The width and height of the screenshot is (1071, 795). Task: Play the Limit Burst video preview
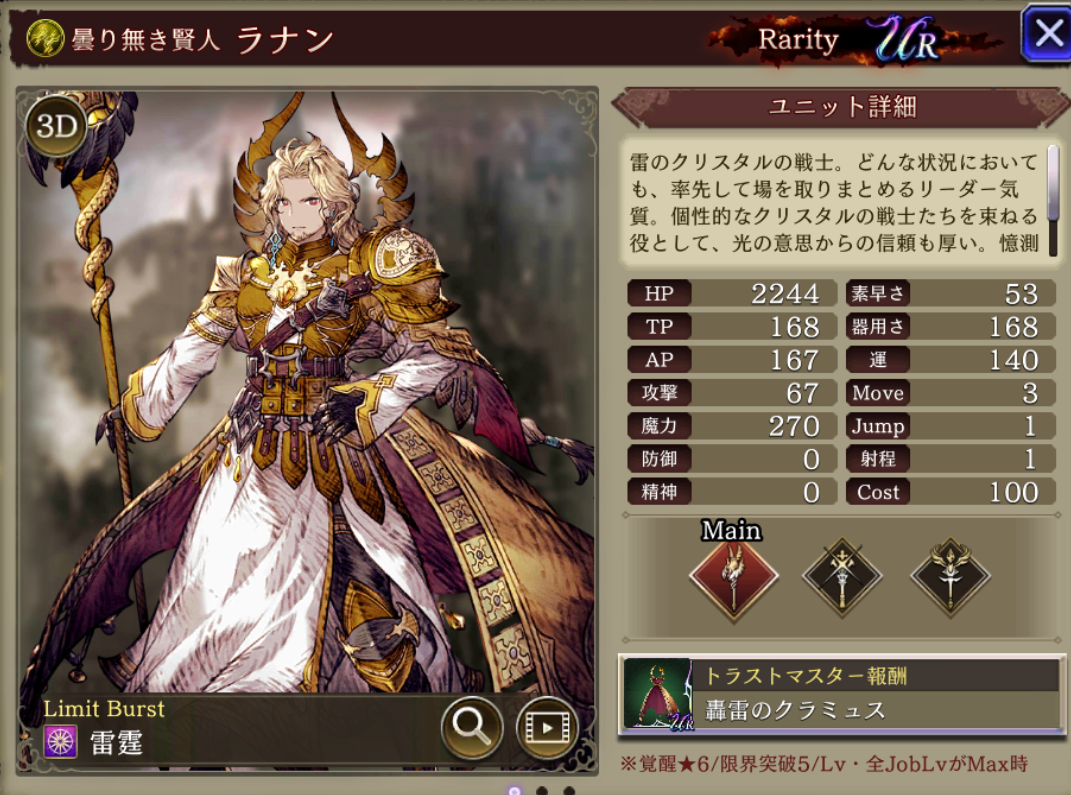[x=547, y=726]
